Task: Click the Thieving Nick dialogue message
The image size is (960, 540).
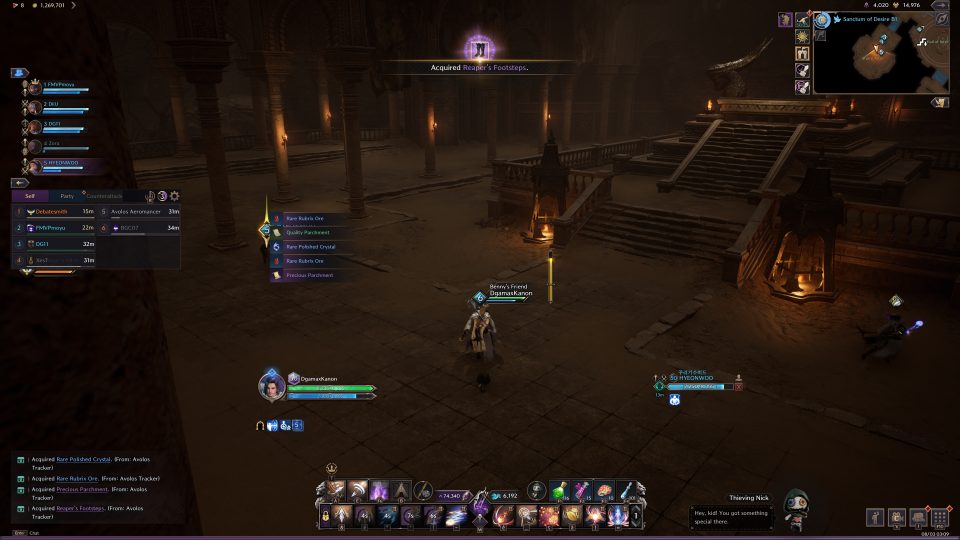Action: point(735,515)
